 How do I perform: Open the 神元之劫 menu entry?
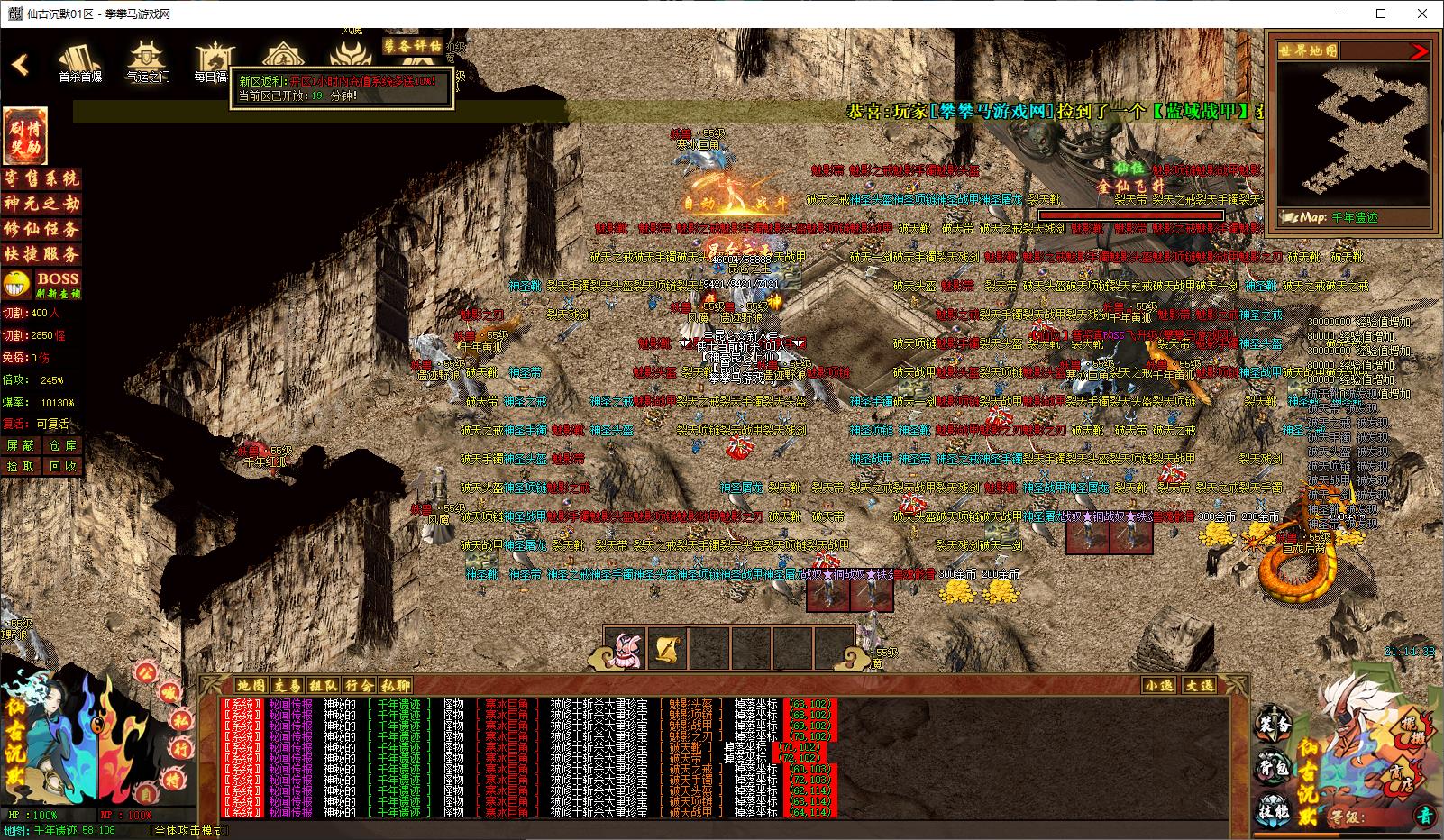[x=41, y=204]
